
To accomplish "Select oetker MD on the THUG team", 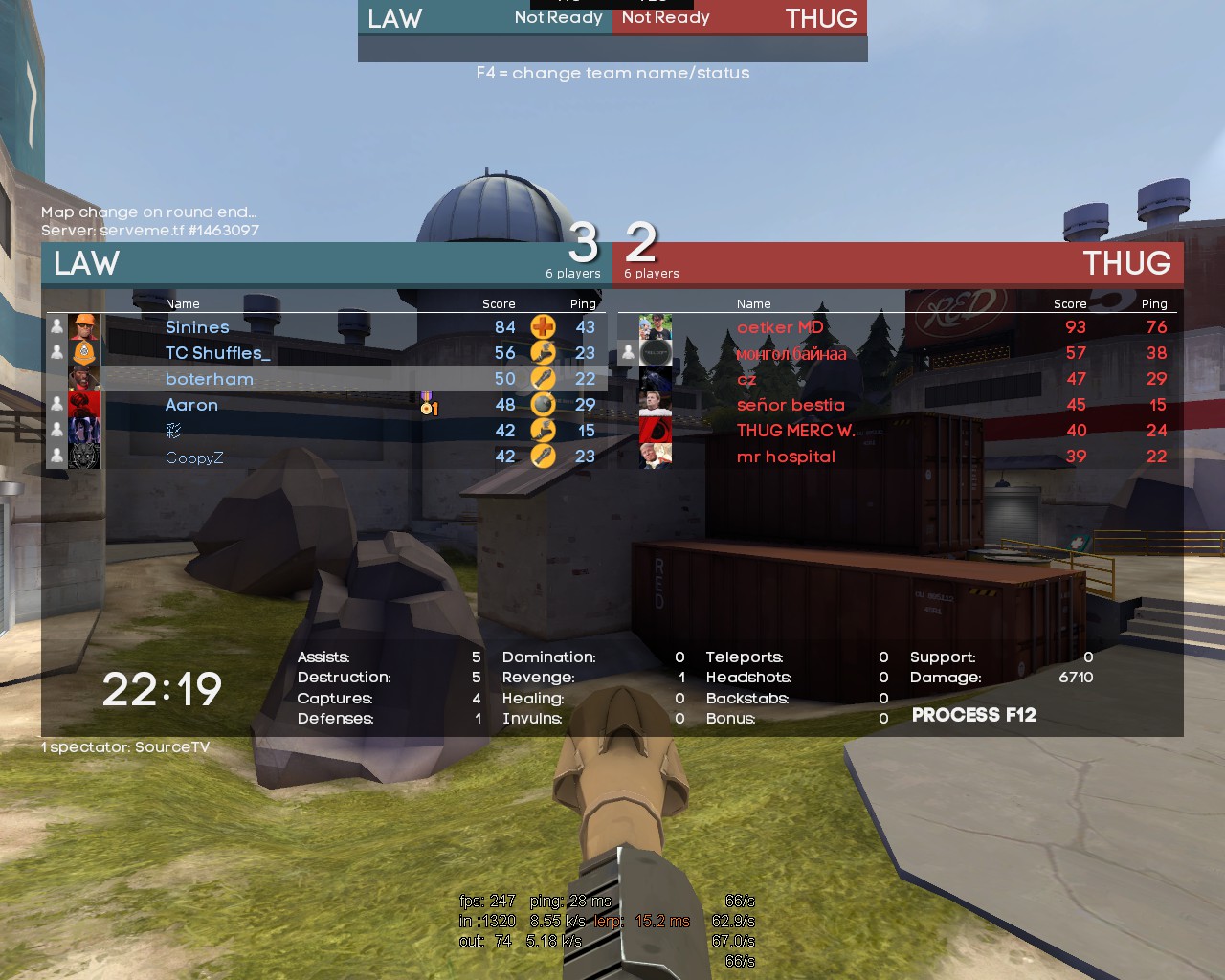I will pyautogui.click(x=780, y=327).
